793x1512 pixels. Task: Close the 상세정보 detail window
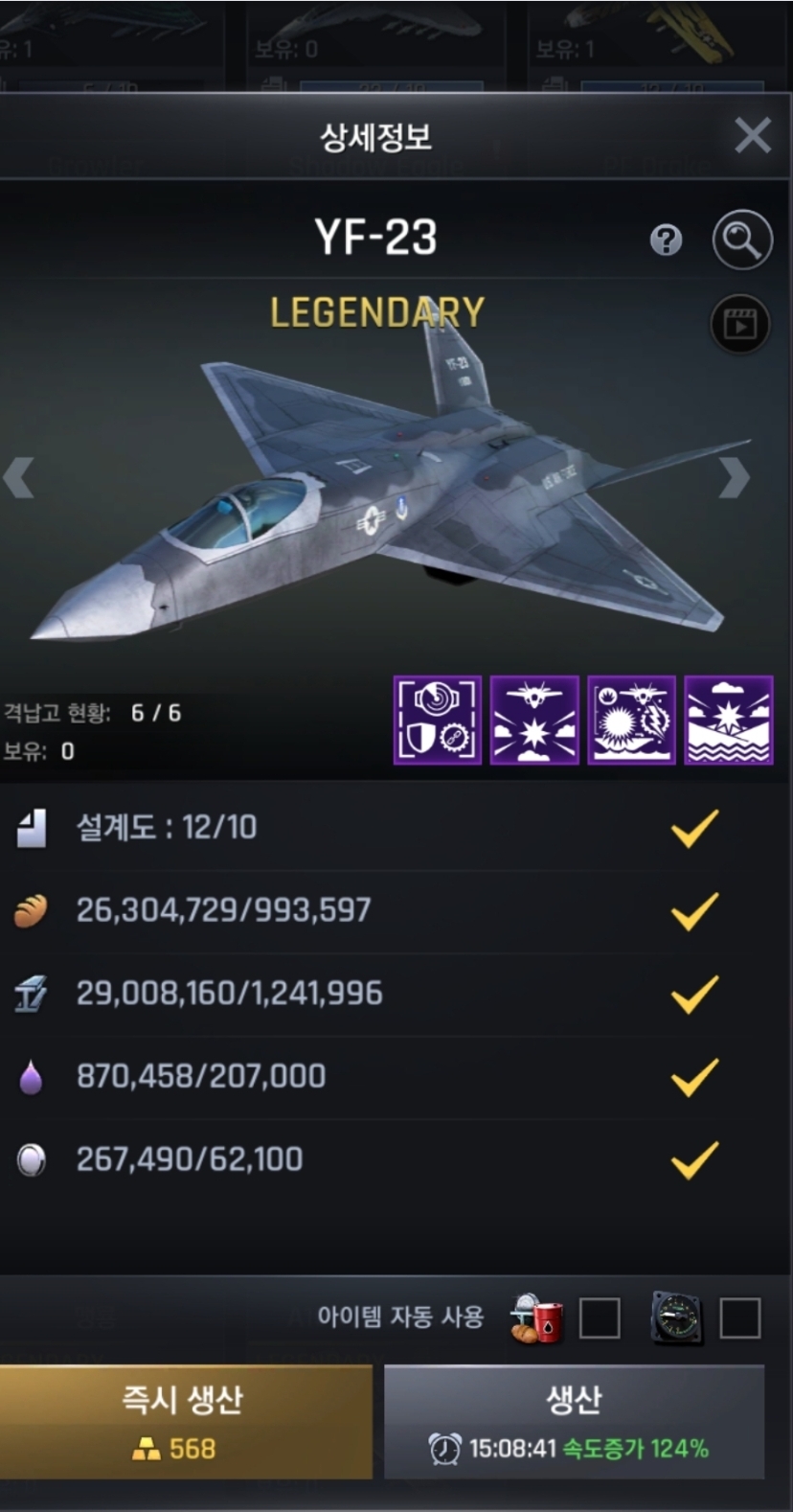click(753, 136)
